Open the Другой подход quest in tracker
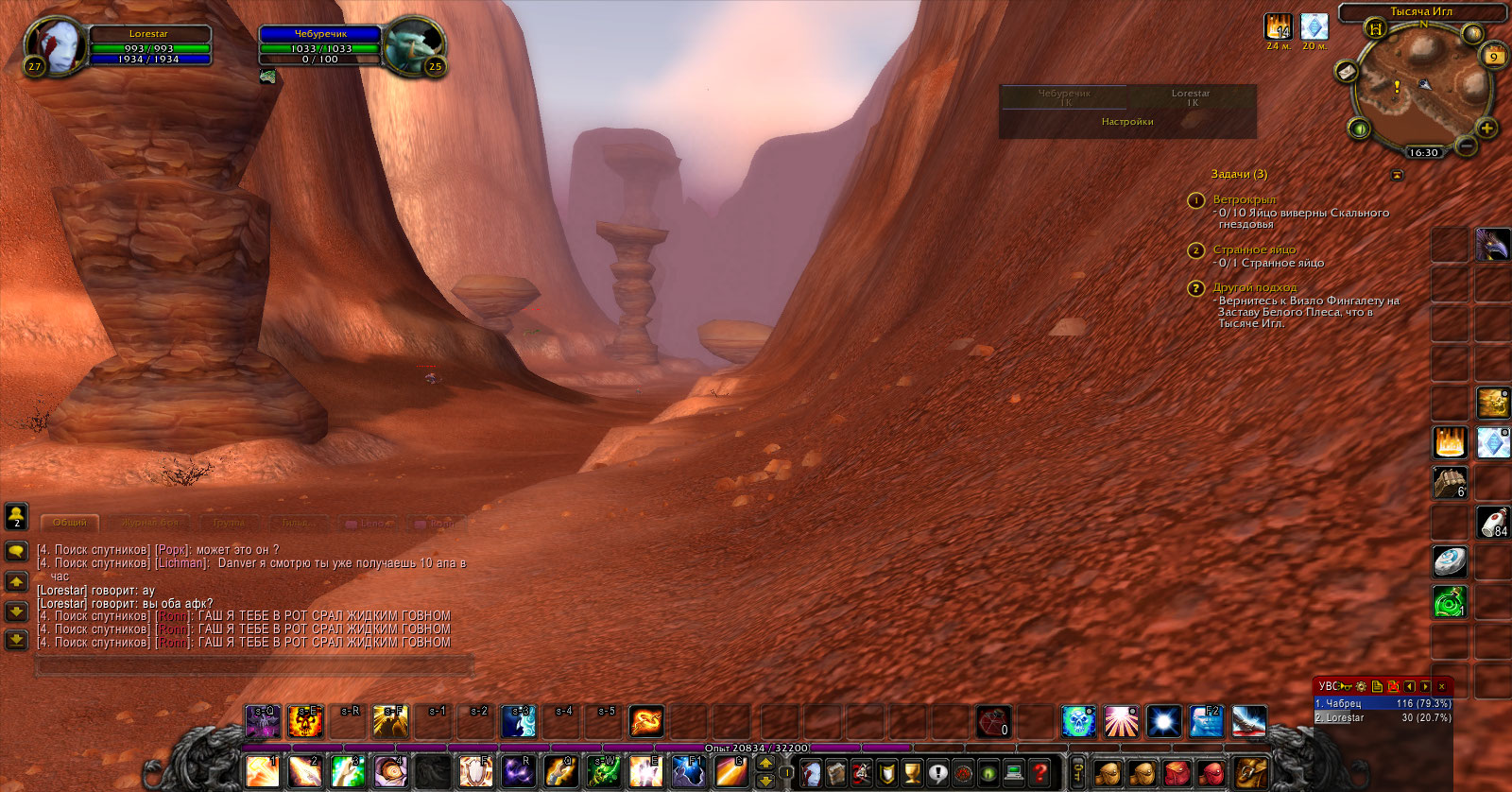This screenshot has height=792, width=1512. coord(1255,287)
